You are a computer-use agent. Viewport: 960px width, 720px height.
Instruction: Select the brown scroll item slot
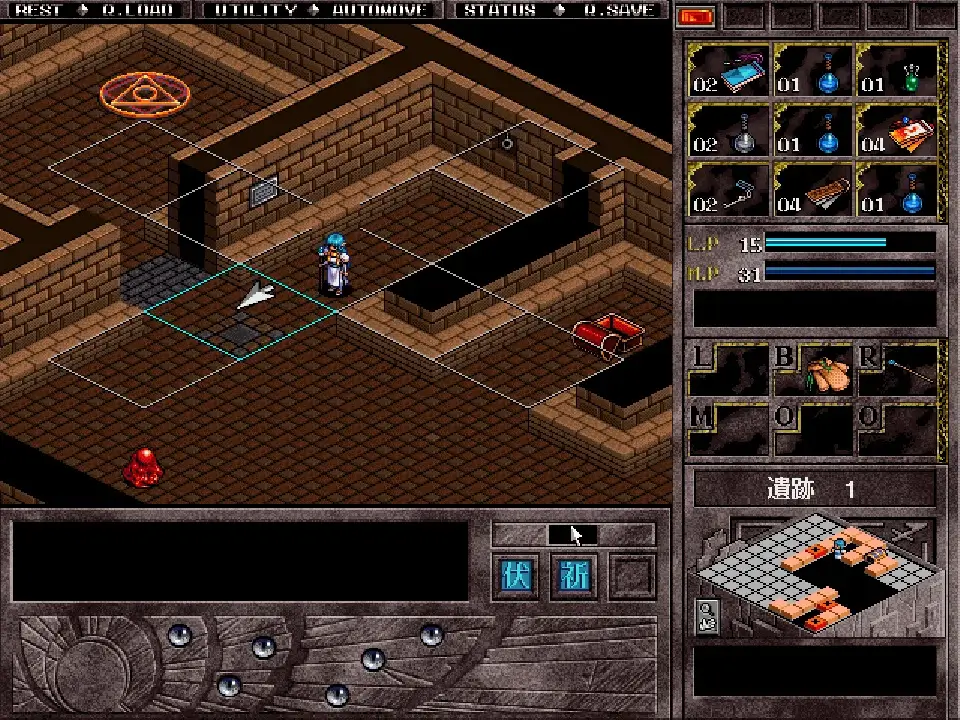[812, 190]
